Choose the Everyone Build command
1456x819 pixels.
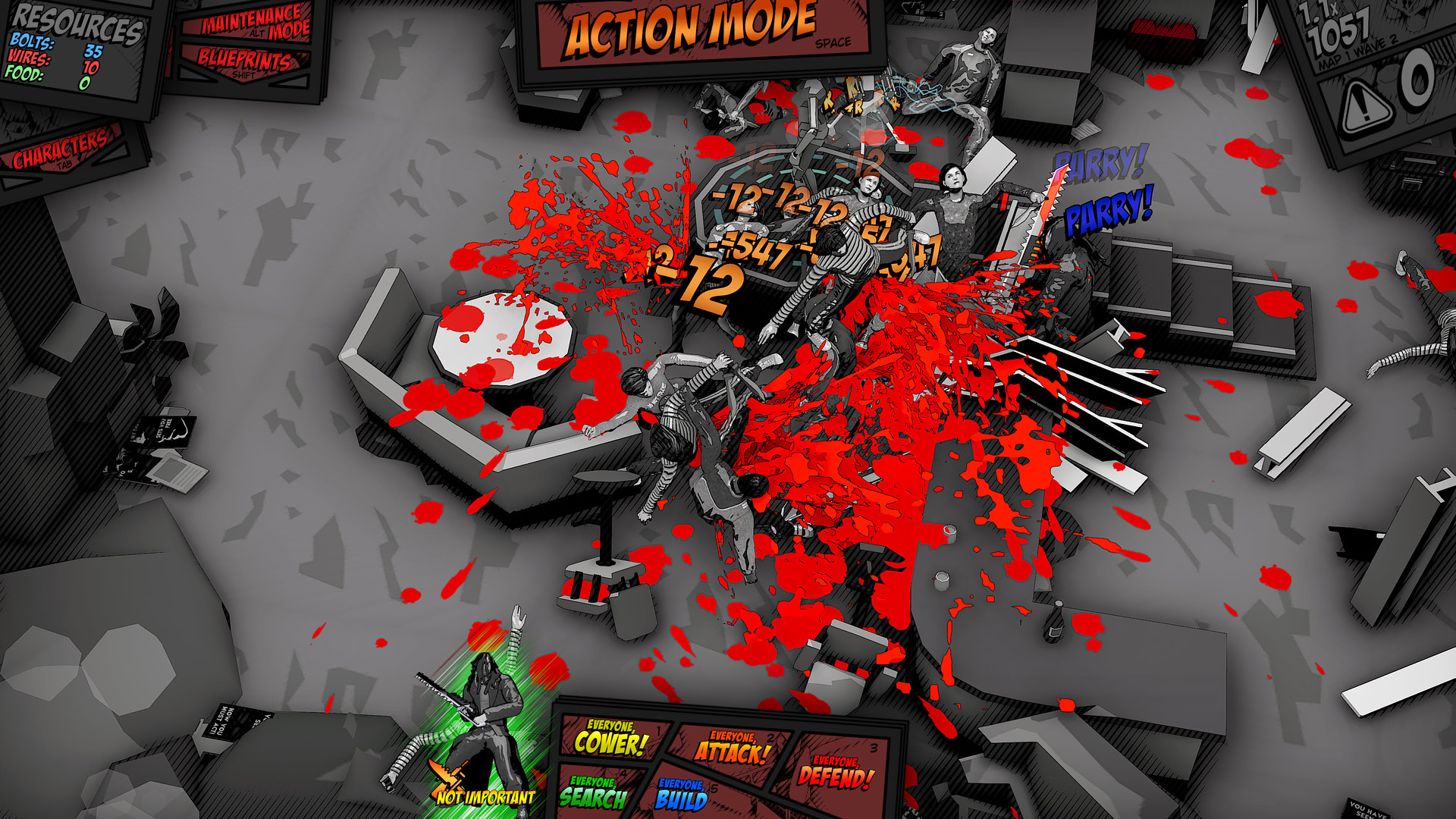pyautogui.click(x=681, y=795)
